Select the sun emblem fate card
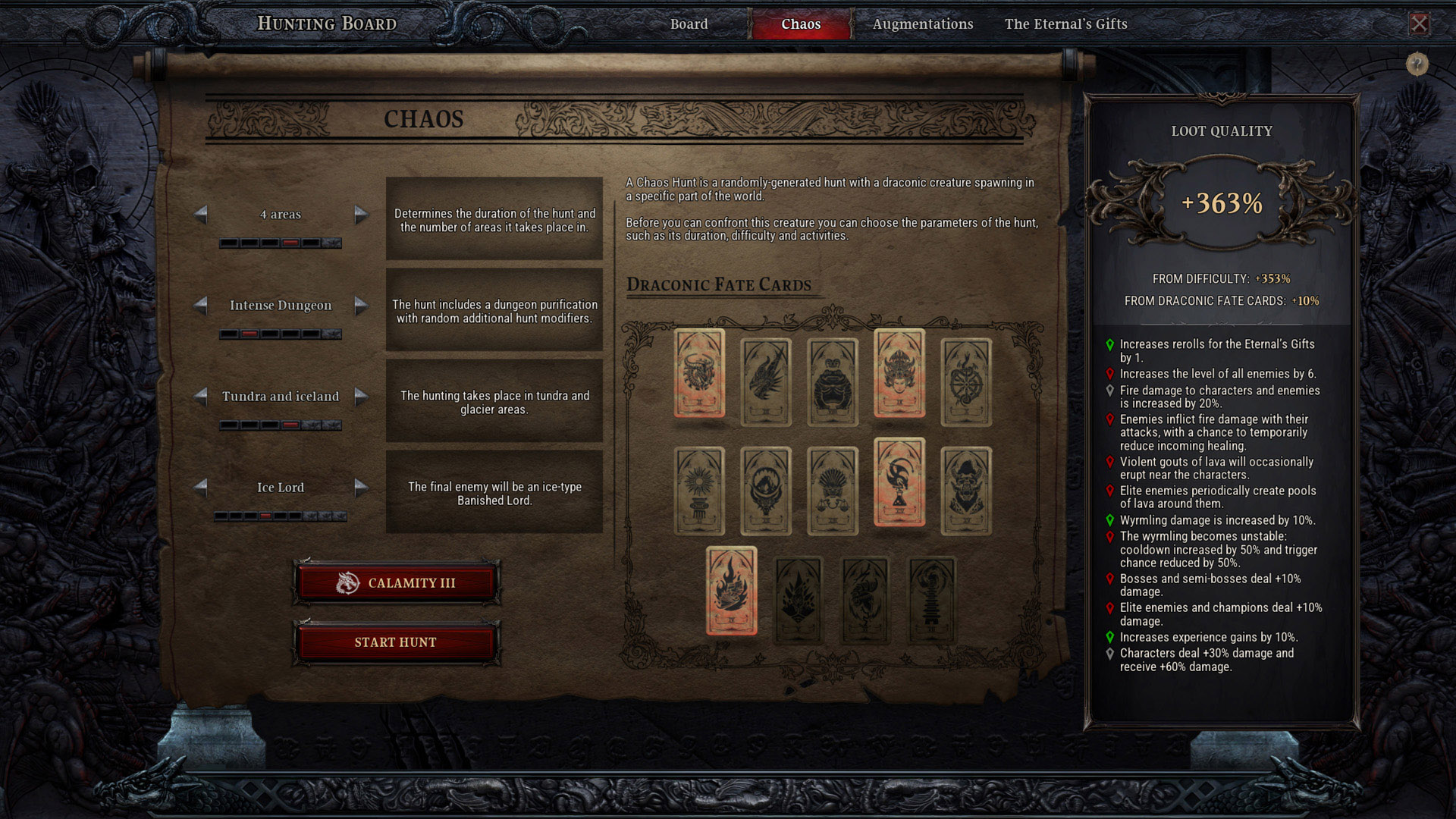 (x=699, y=491)
